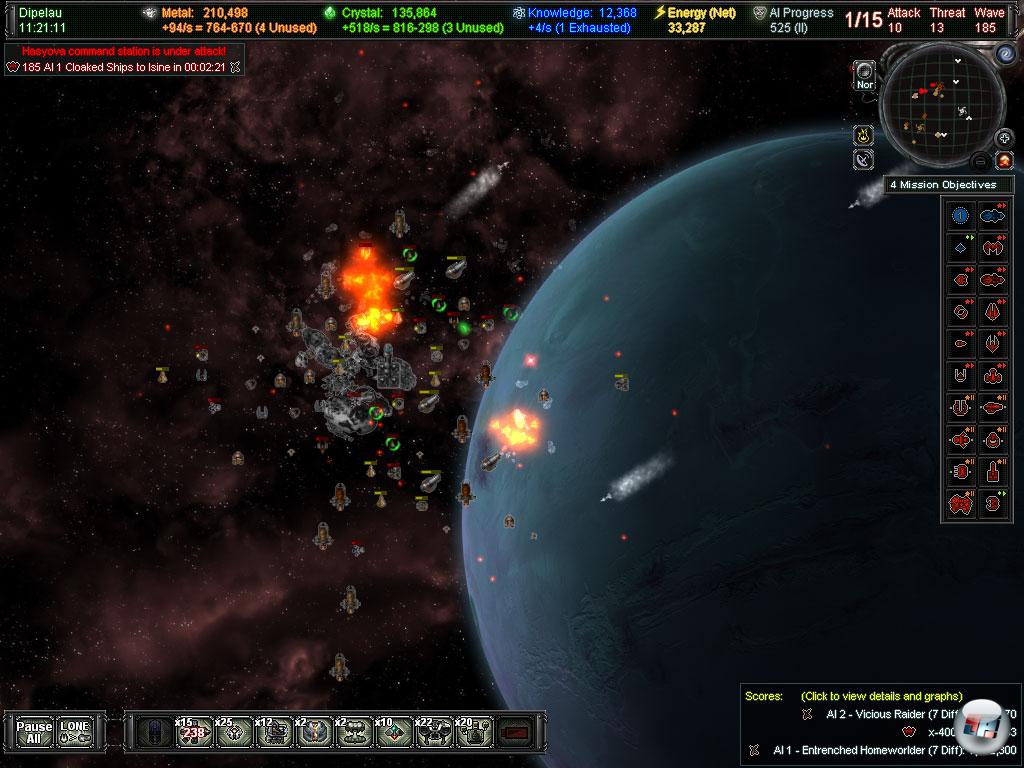Image resolution: width=1024 pixels, height=768 pixels.
Task: Pick the x22 ship group icon
Action: (x=432, y=733)
